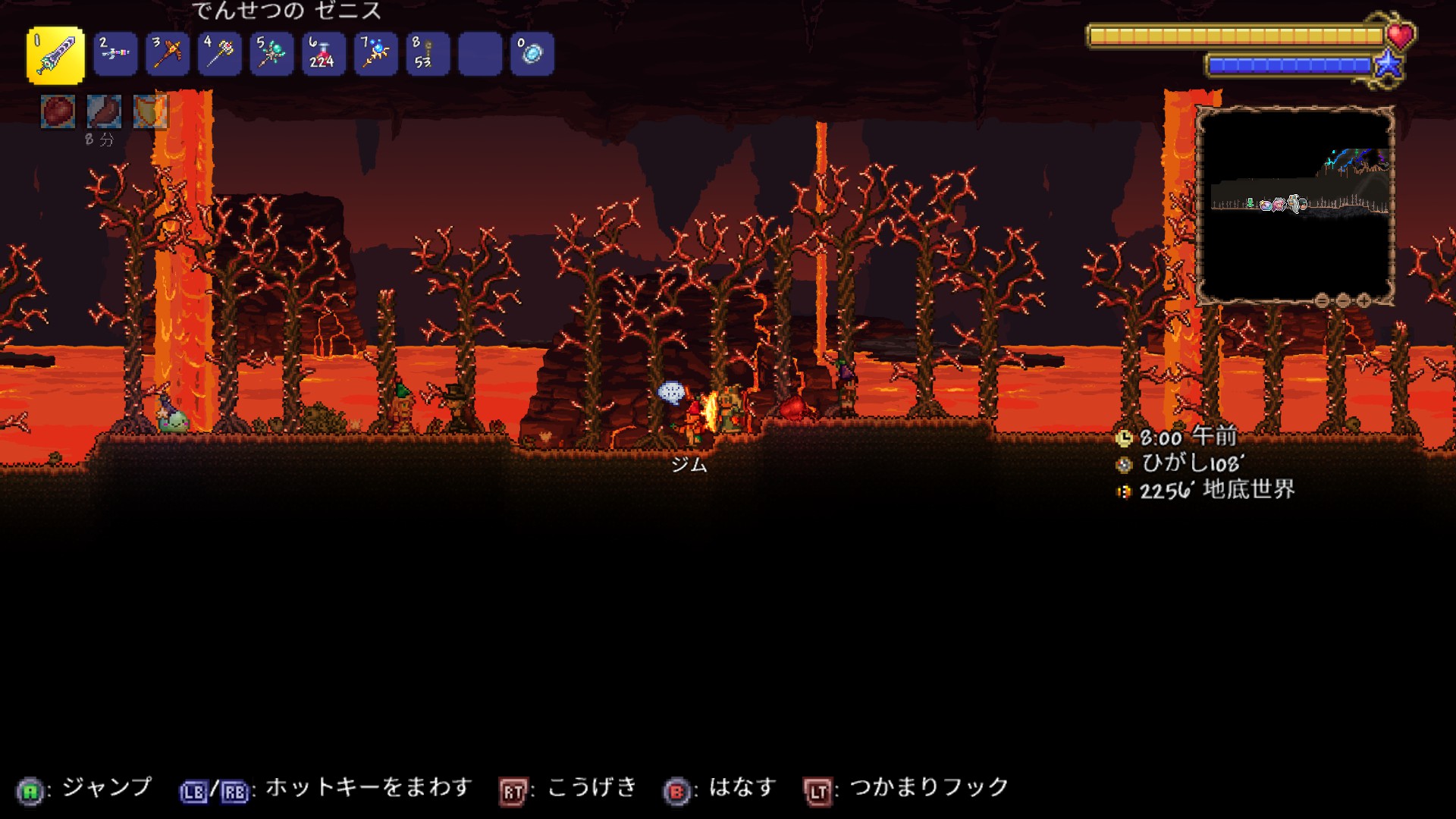The width and height of the screenshot is (1456, 819).
Task: Select the Zenith sword in hotbar slot 1
Action: coord(55,55)
